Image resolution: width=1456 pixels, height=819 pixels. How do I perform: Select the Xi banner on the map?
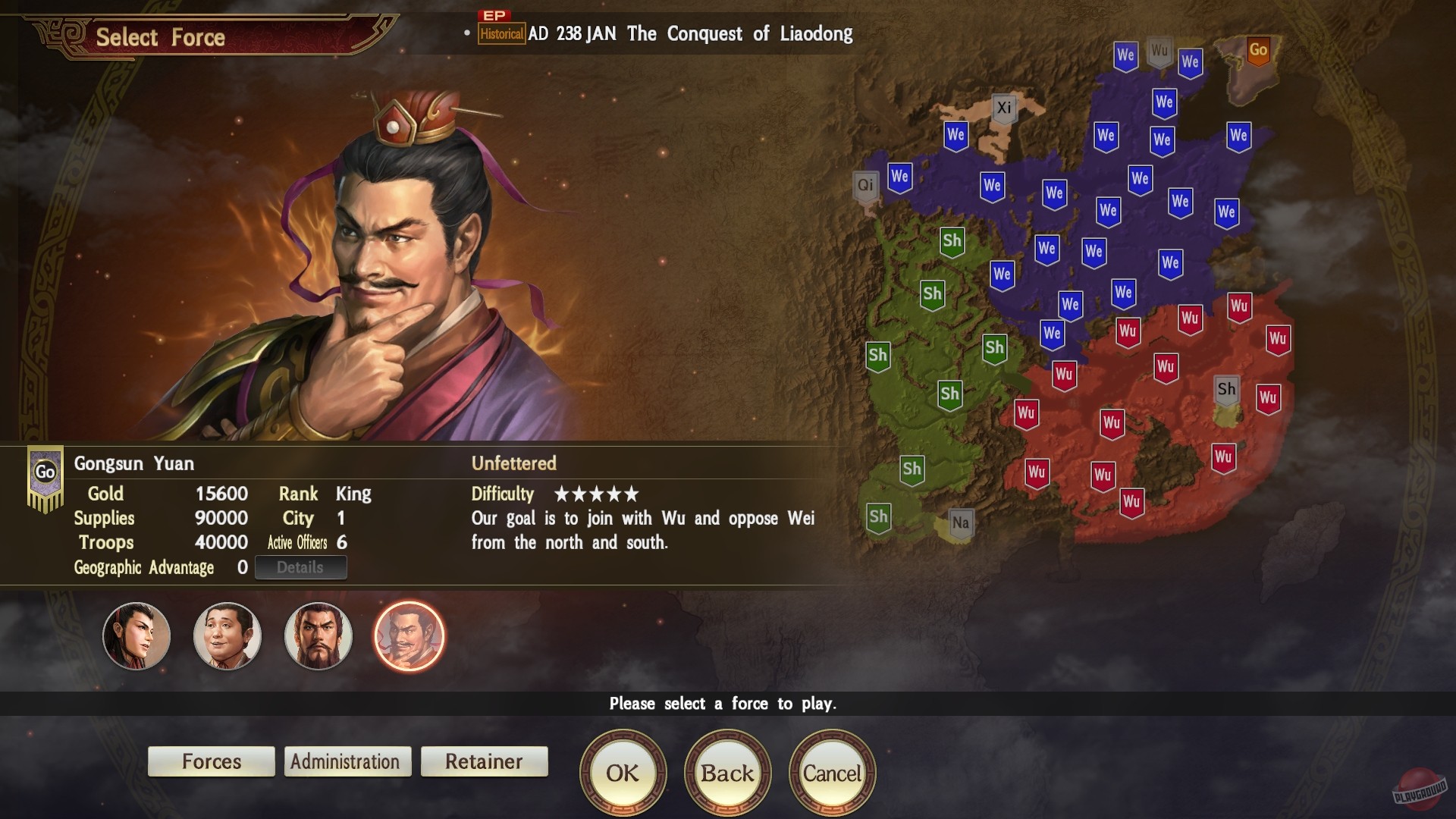[x=1005, y=107]
